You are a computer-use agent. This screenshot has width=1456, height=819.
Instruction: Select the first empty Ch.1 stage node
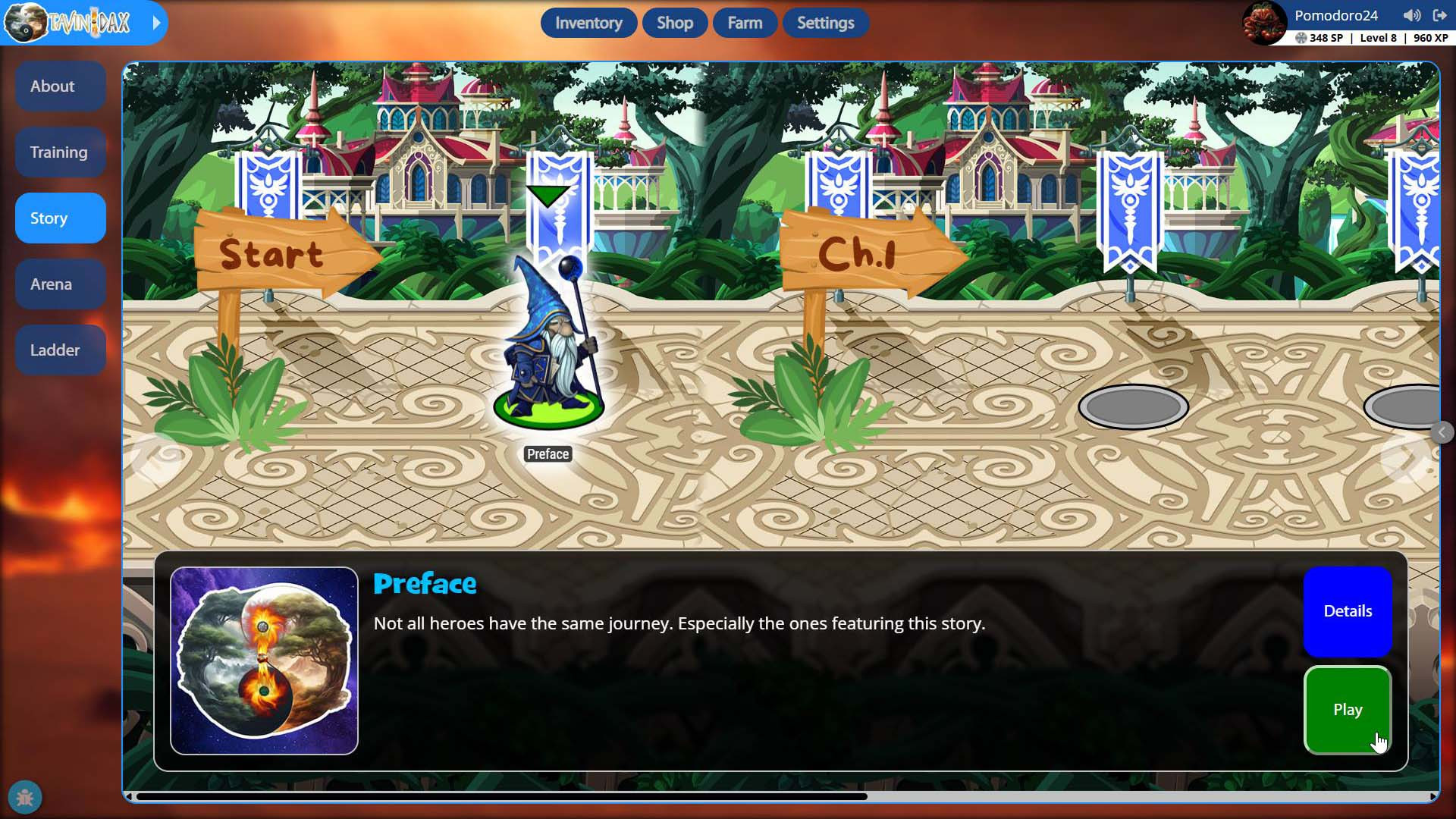point(1133,407)
